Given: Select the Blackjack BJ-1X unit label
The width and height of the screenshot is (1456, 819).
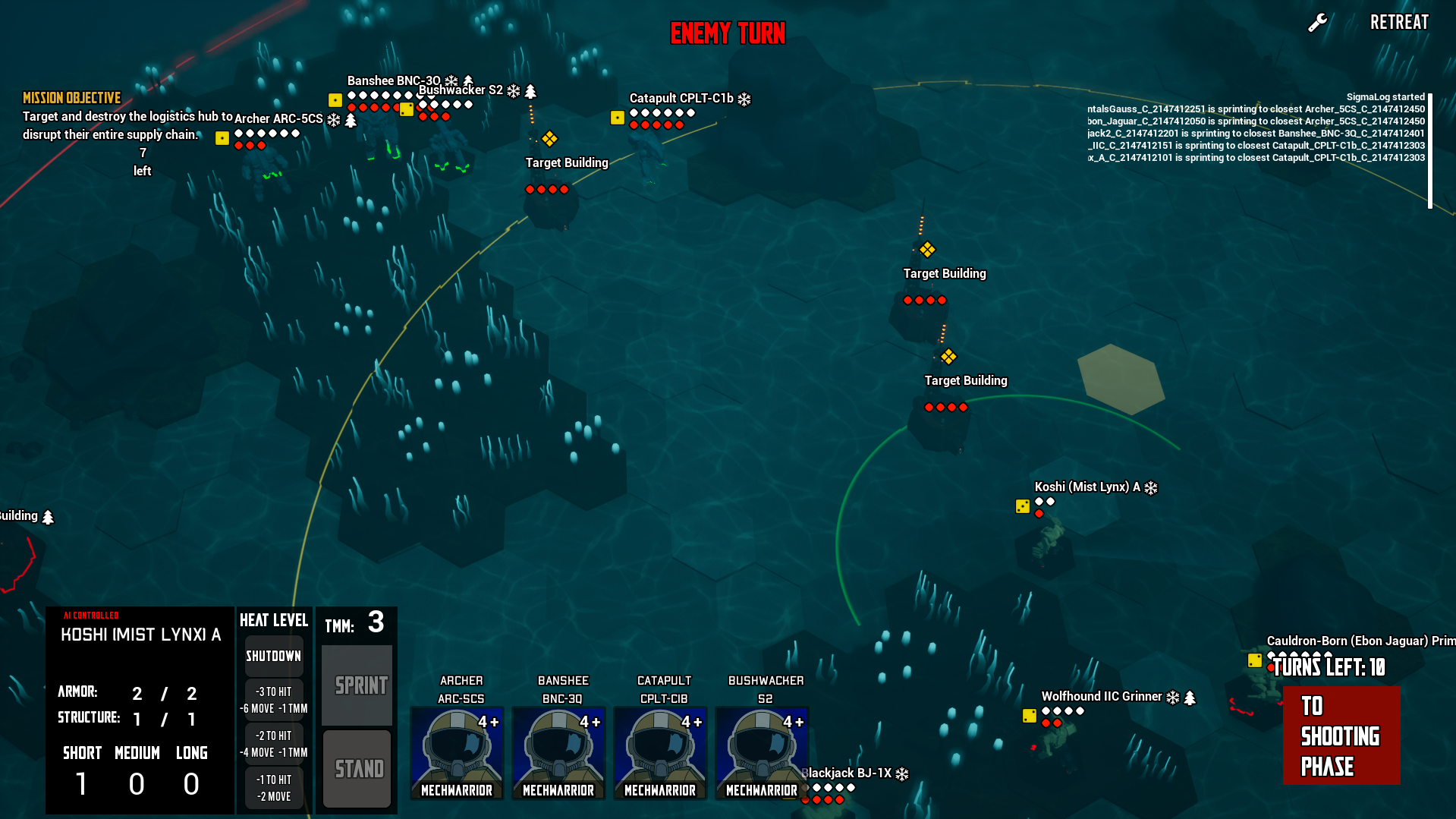Looking at the screenshot, I should click(850, 773).
